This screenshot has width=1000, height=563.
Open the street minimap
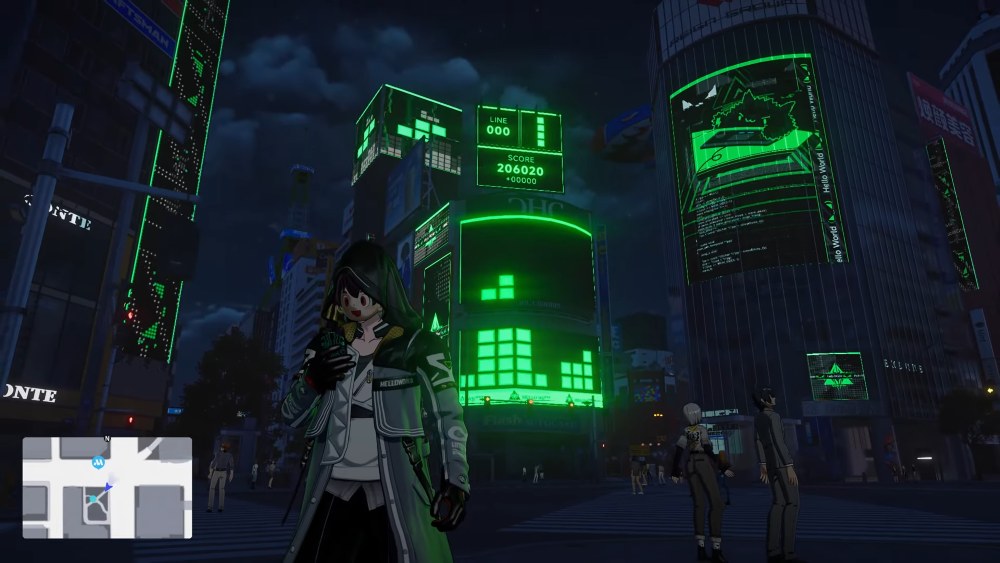pos(107,488)
